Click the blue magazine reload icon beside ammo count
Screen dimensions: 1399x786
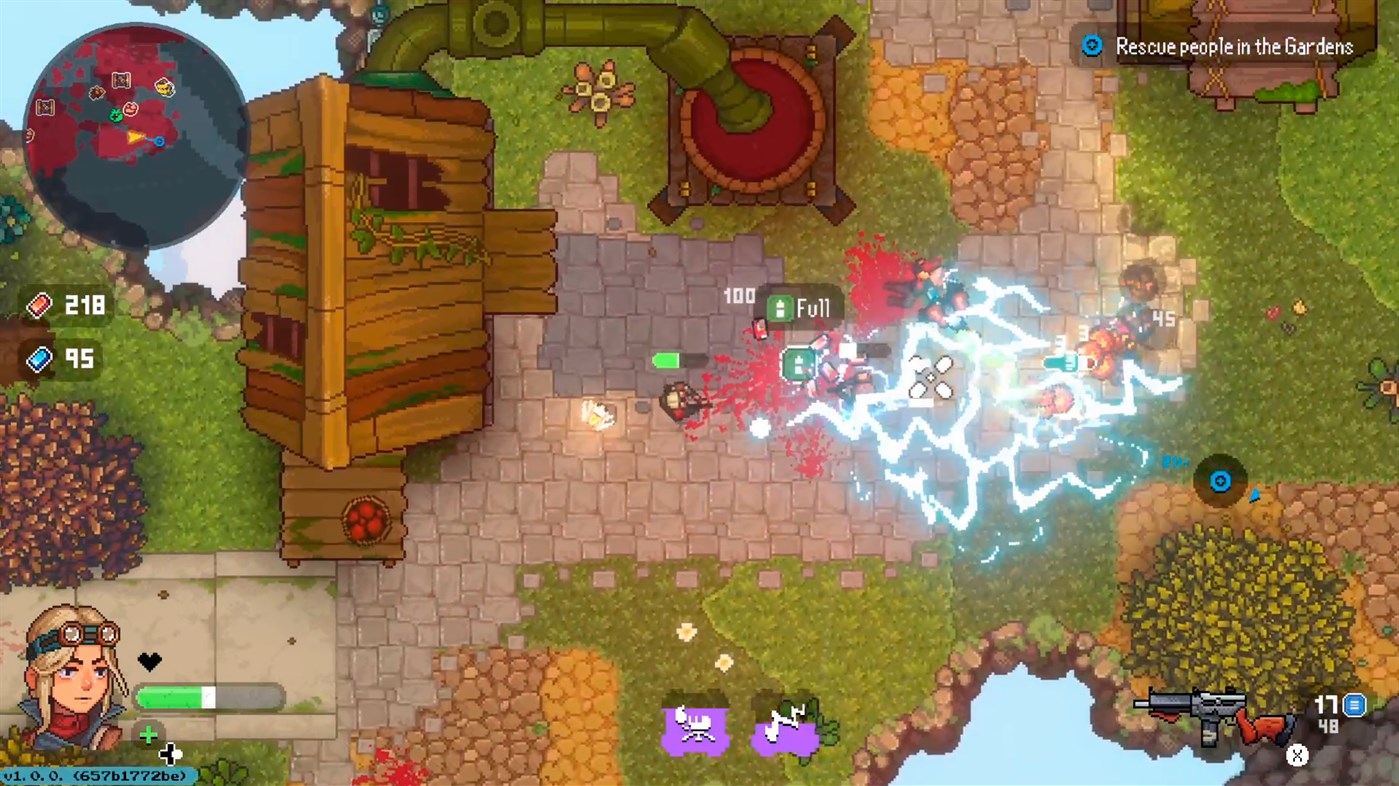[1355, 706]
